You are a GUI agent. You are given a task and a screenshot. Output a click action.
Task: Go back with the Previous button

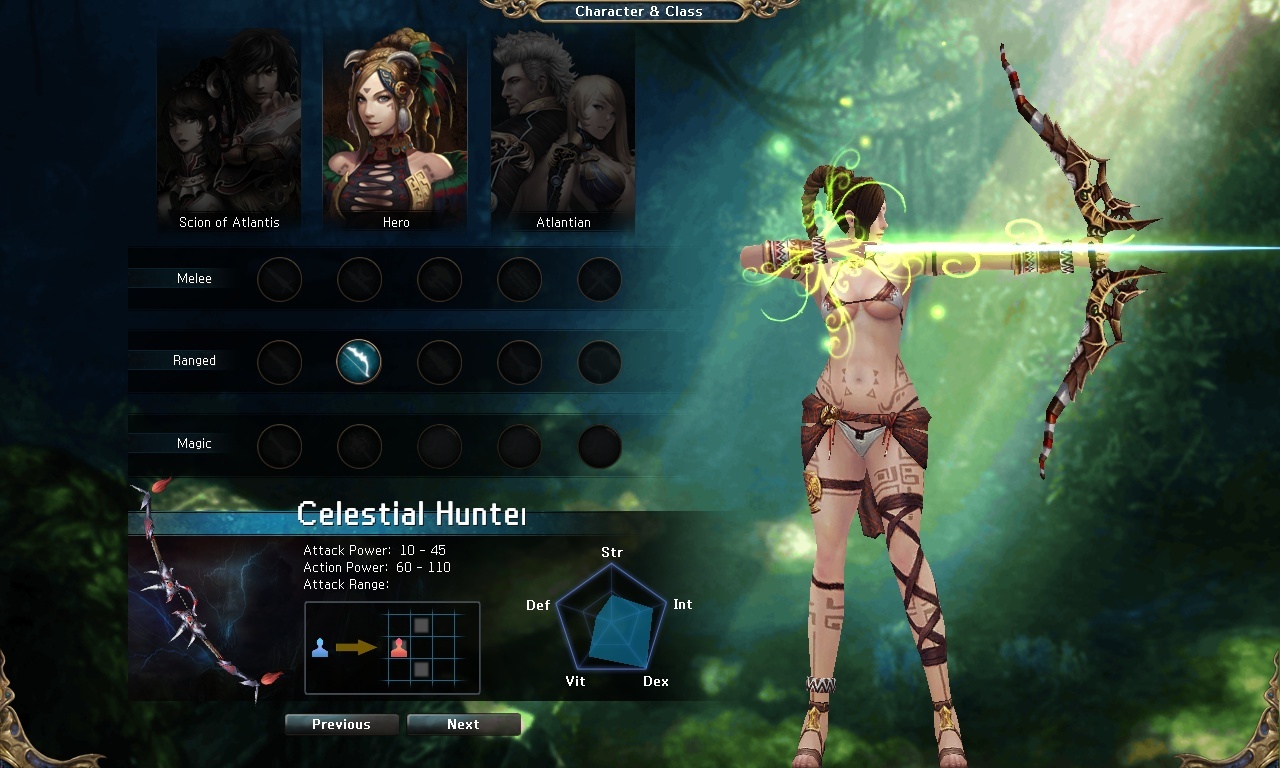(x=341, y=724)
